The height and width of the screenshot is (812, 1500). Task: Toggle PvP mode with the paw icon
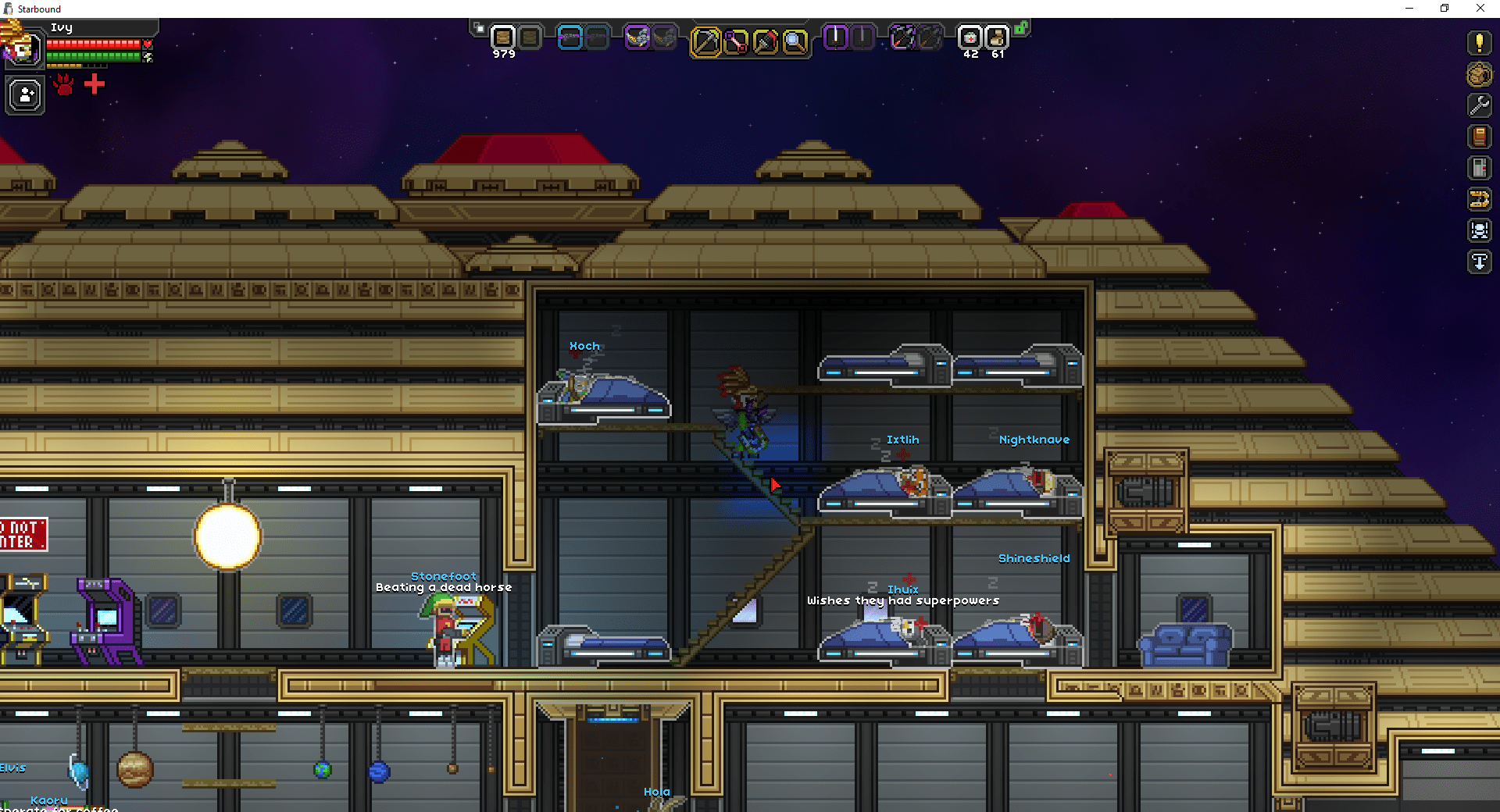pos(62,84)
